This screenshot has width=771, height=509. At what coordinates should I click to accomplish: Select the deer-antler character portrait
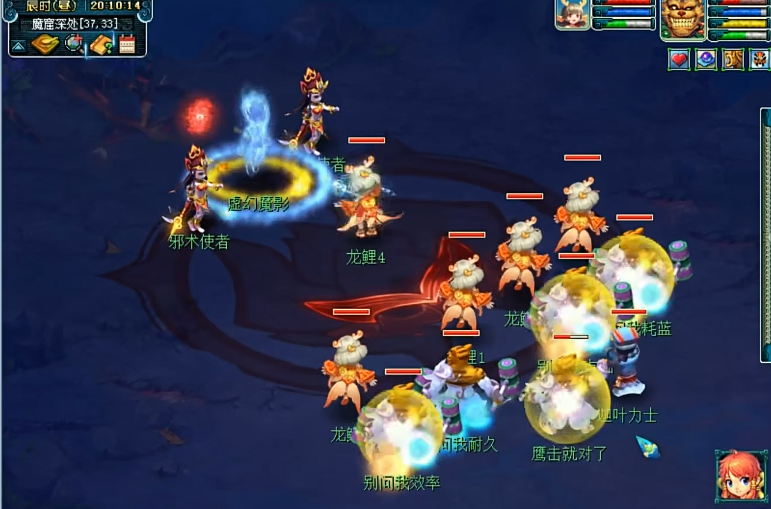click(x=572, y=15)
